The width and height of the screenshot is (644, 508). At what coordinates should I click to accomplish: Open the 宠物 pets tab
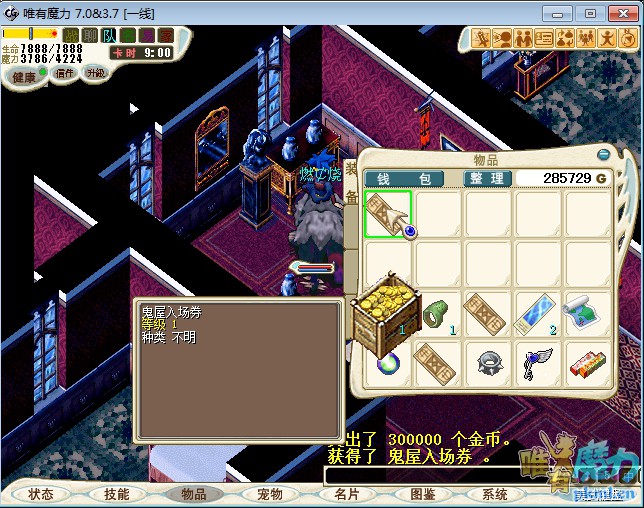(270, 494)
